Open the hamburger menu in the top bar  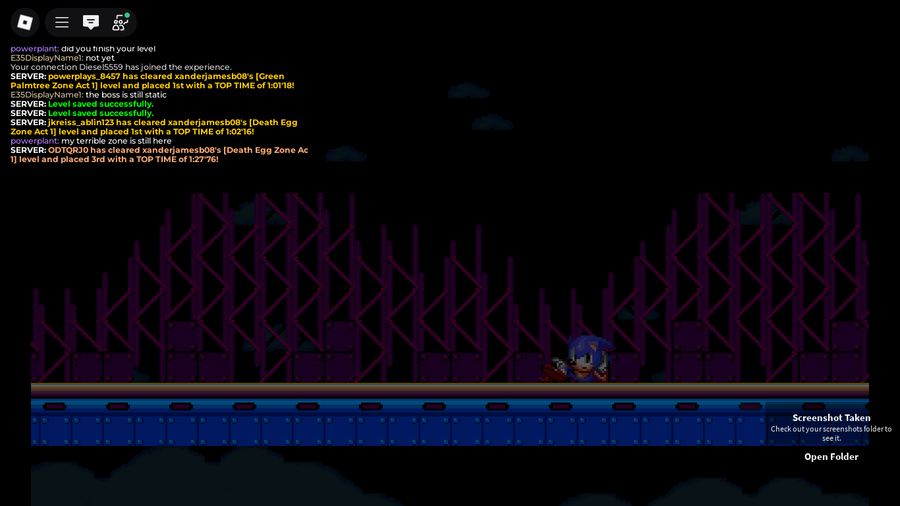[x=62, y=22]
